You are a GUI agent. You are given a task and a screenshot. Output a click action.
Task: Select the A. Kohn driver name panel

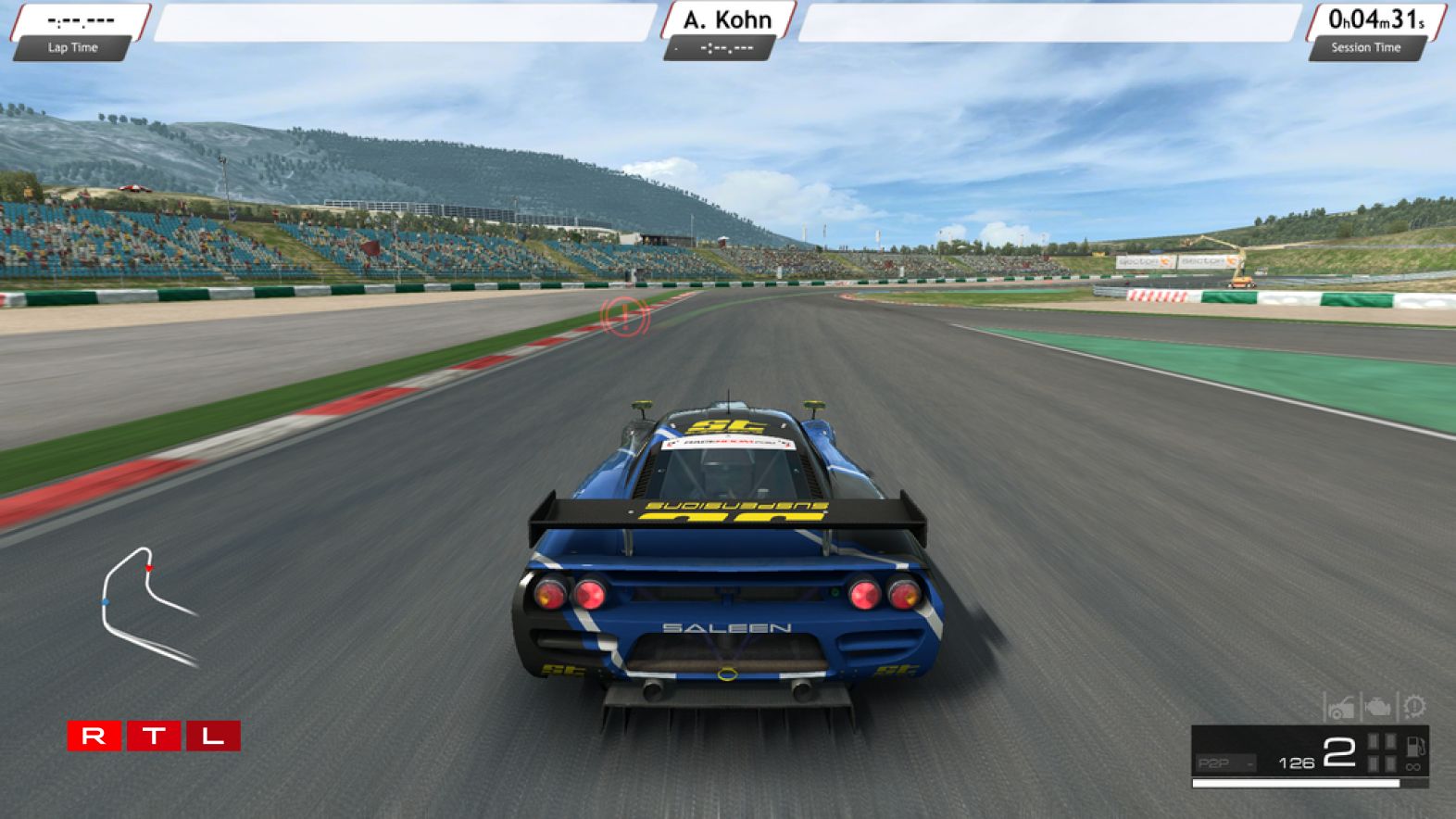(x=727, y=19)
